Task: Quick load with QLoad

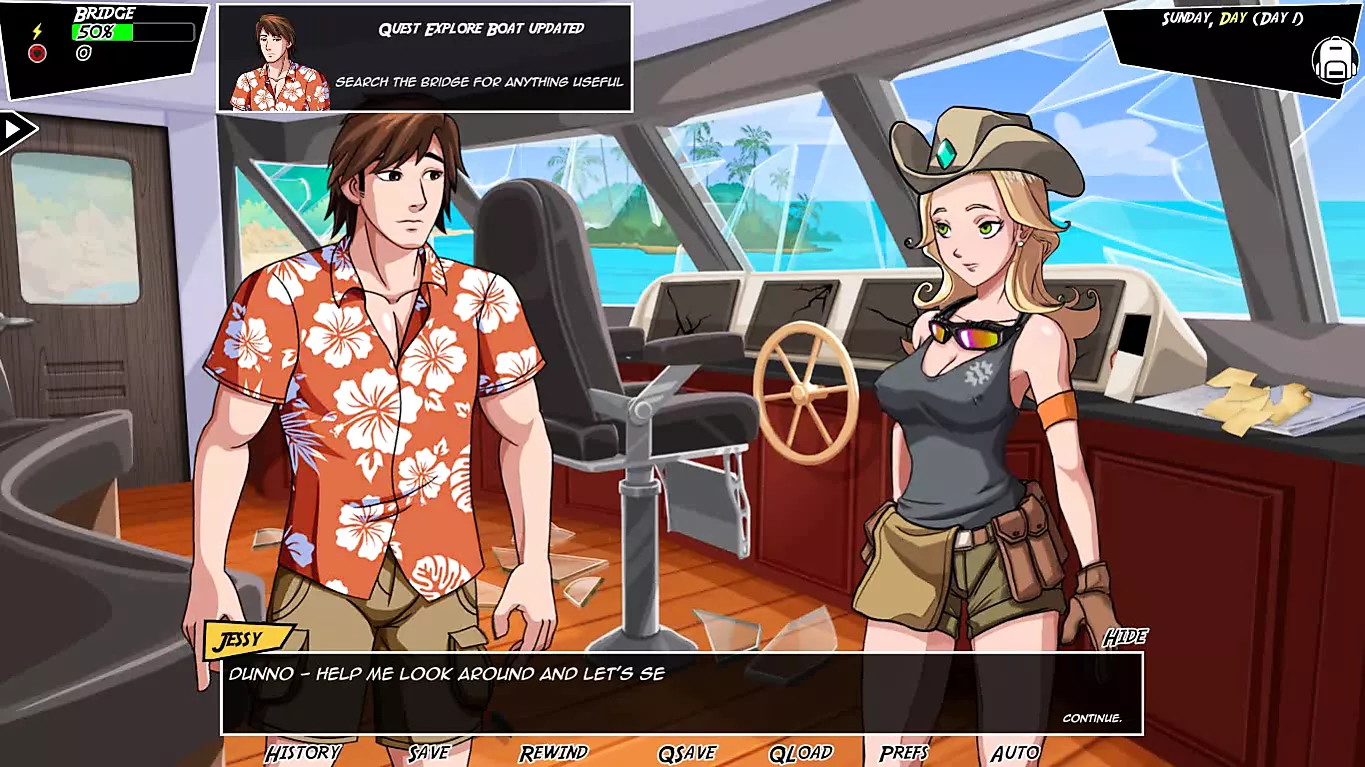Action: click(801, 753)
